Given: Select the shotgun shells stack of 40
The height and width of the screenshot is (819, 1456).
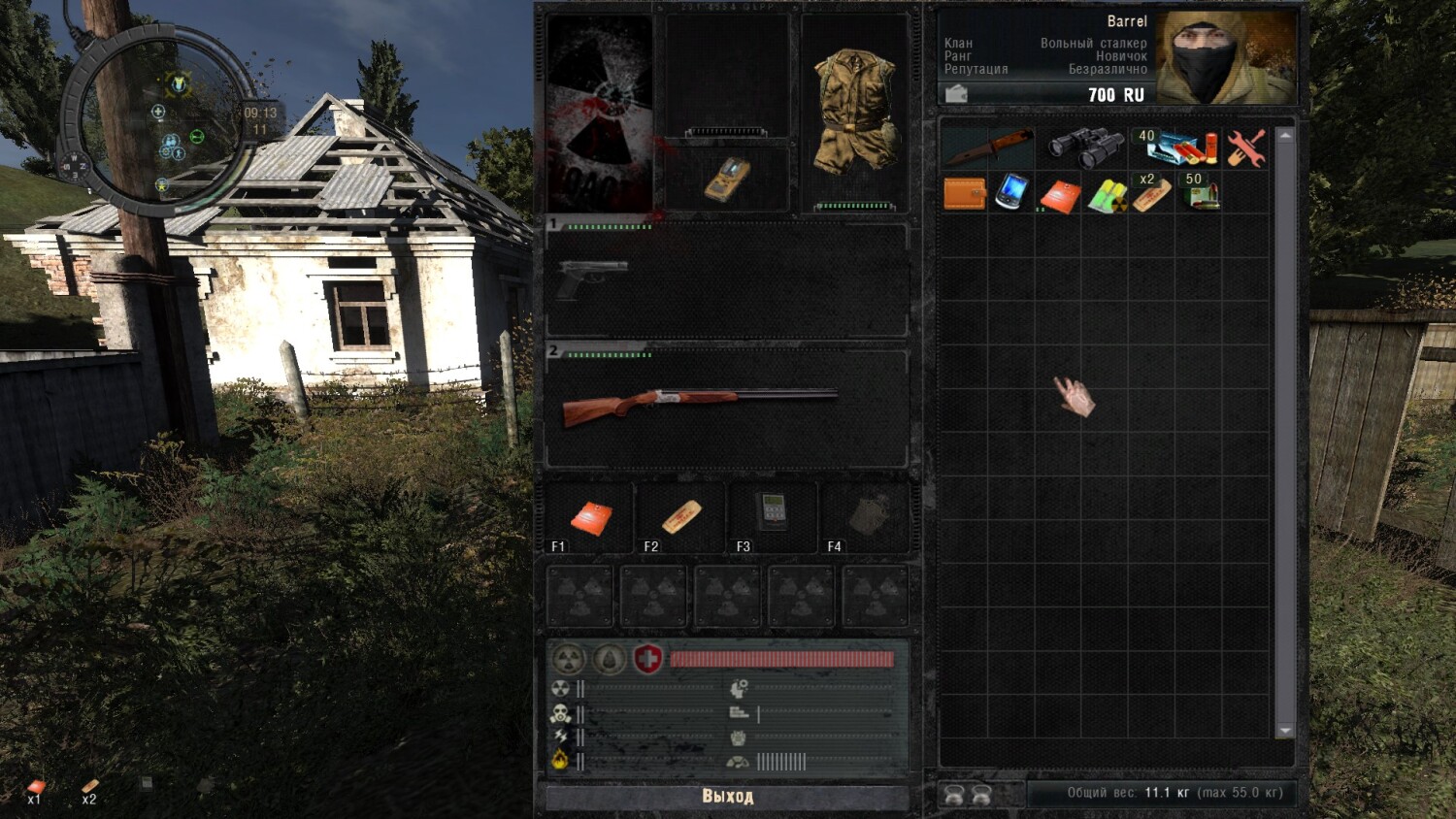Looking at the screenshot, I should point(1178,147).
